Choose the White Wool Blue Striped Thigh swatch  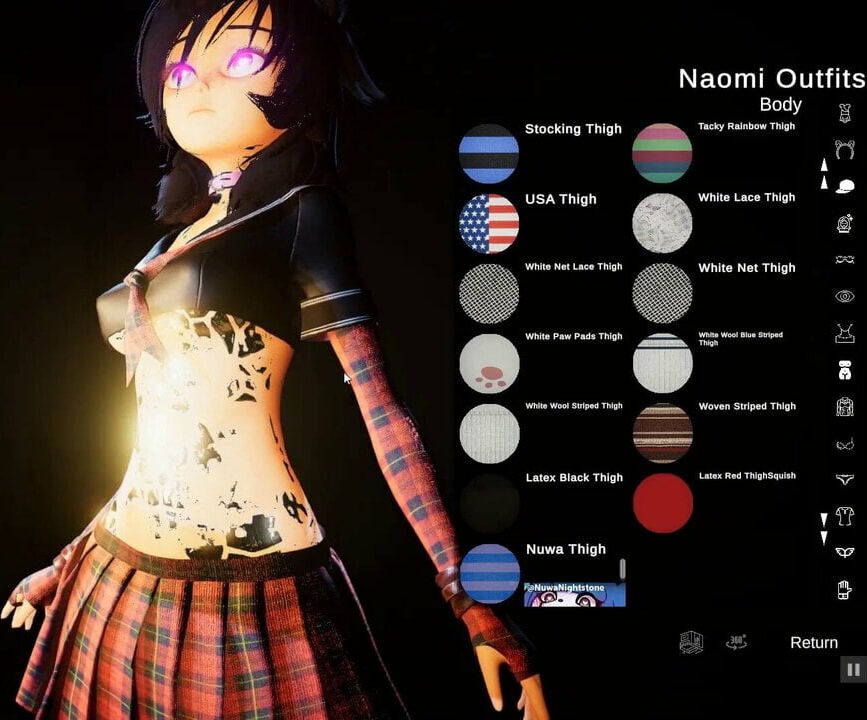click(x=662, y=363)
